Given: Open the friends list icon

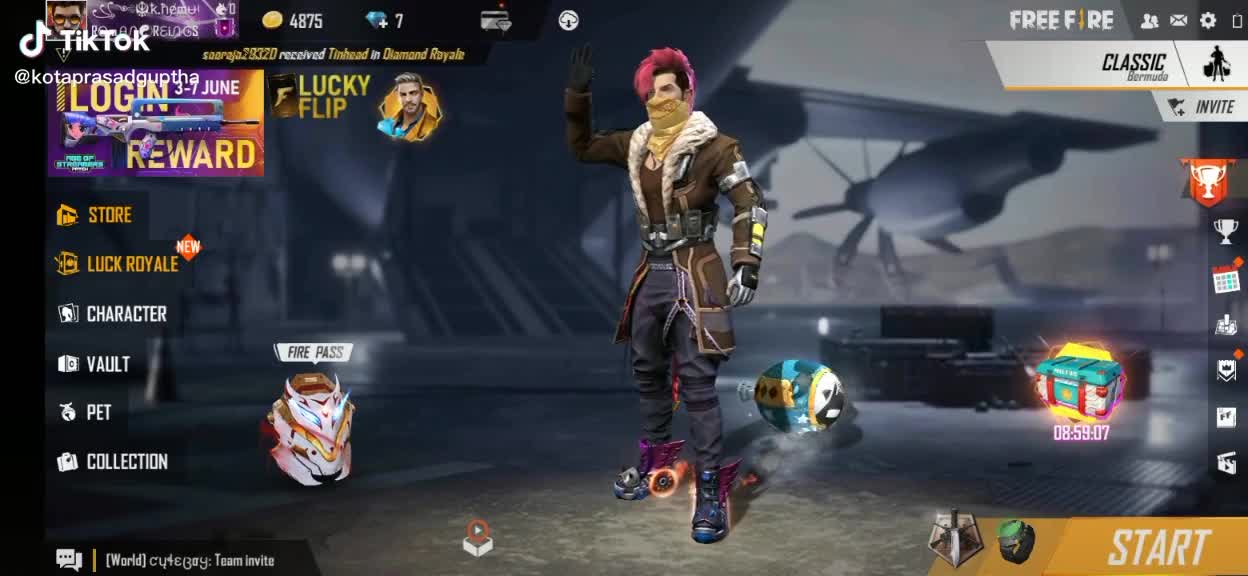Looking at the screenshot, I should pos(1150,20).
